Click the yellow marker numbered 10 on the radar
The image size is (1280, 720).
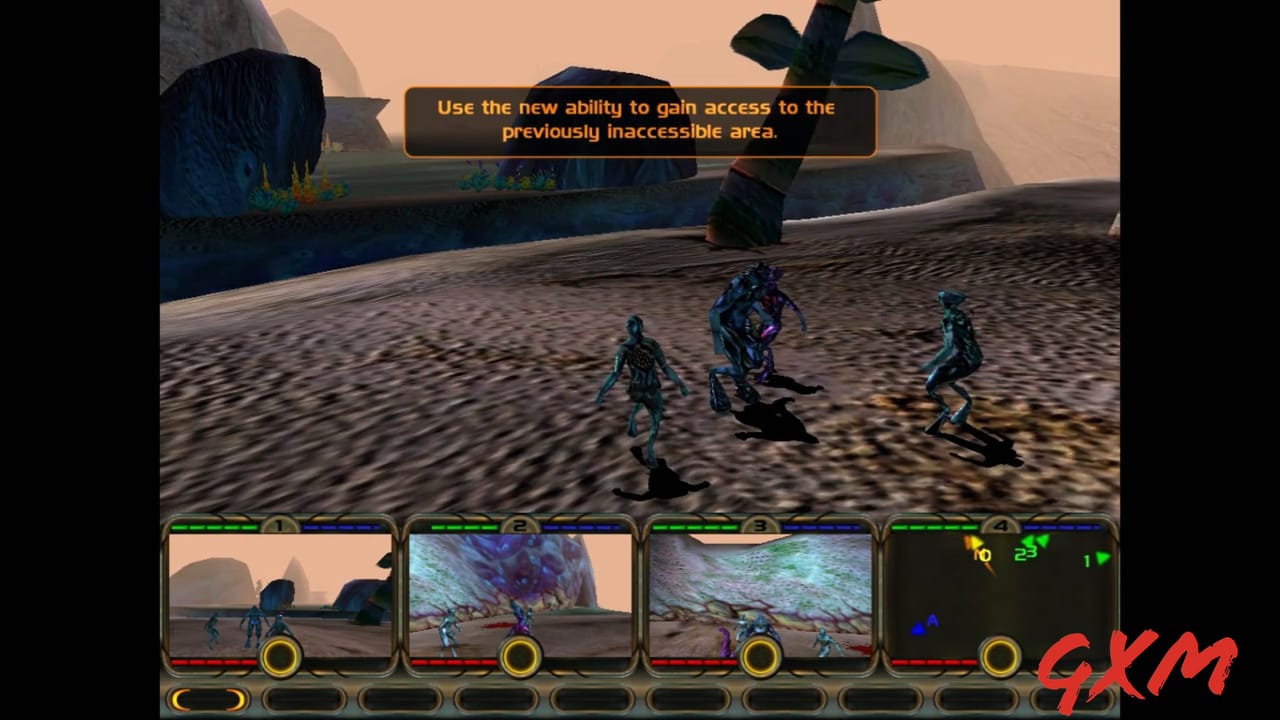point(978,552)
